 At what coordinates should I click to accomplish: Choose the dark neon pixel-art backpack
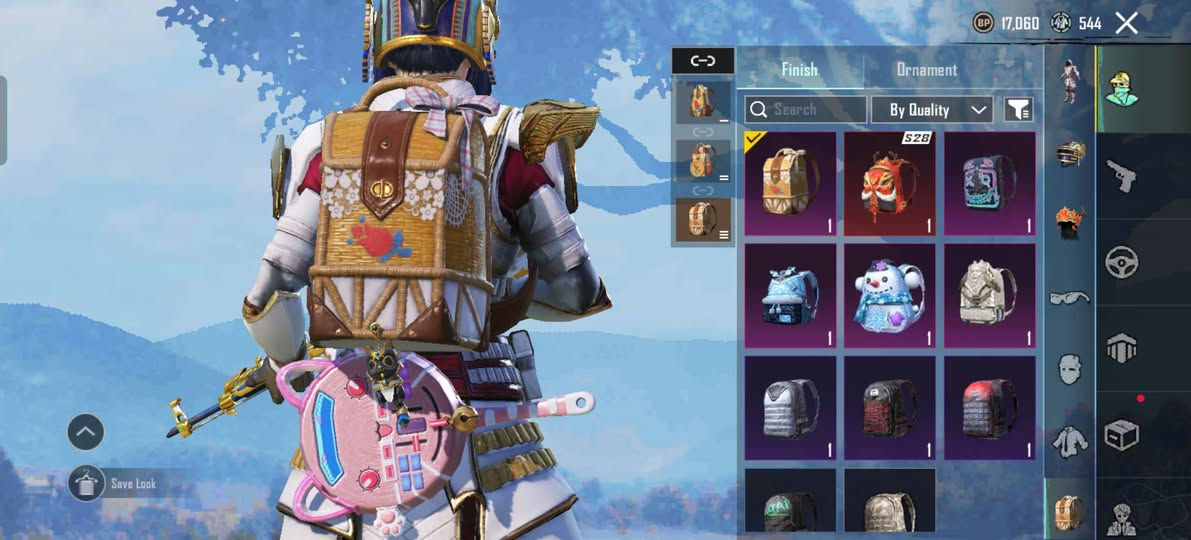(x=989, y=184)
